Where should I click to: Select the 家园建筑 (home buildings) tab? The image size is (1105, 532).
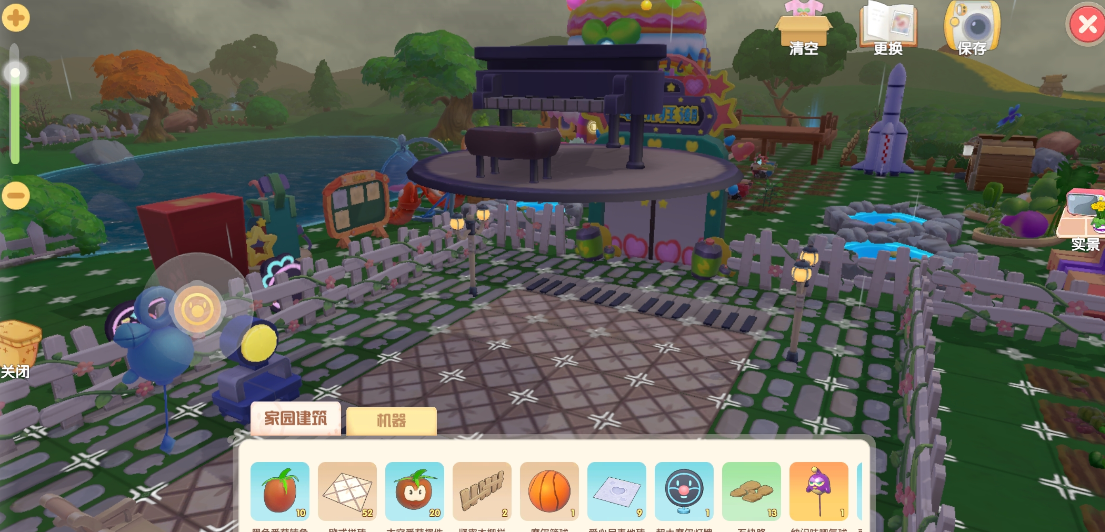295,418
